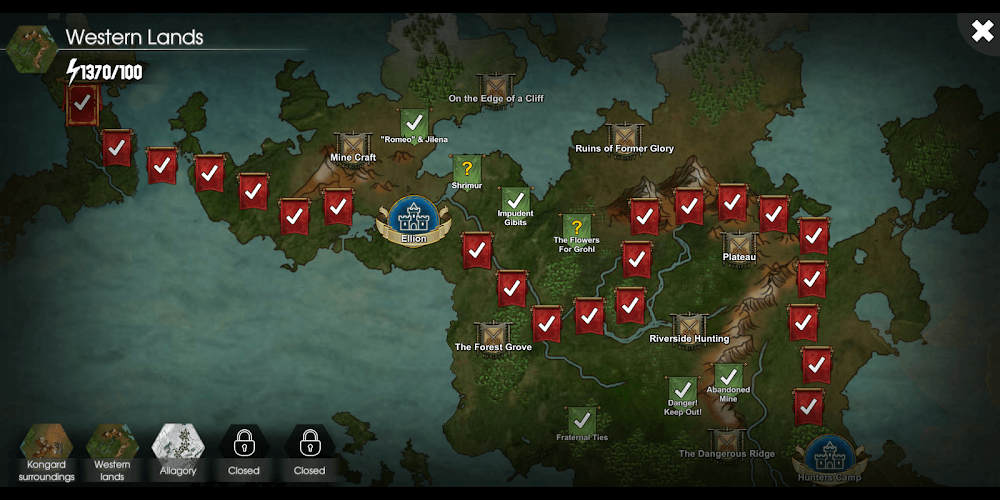Select the Western lands region tab
This screenshot has height=500, width=1000.
[112, 452]
